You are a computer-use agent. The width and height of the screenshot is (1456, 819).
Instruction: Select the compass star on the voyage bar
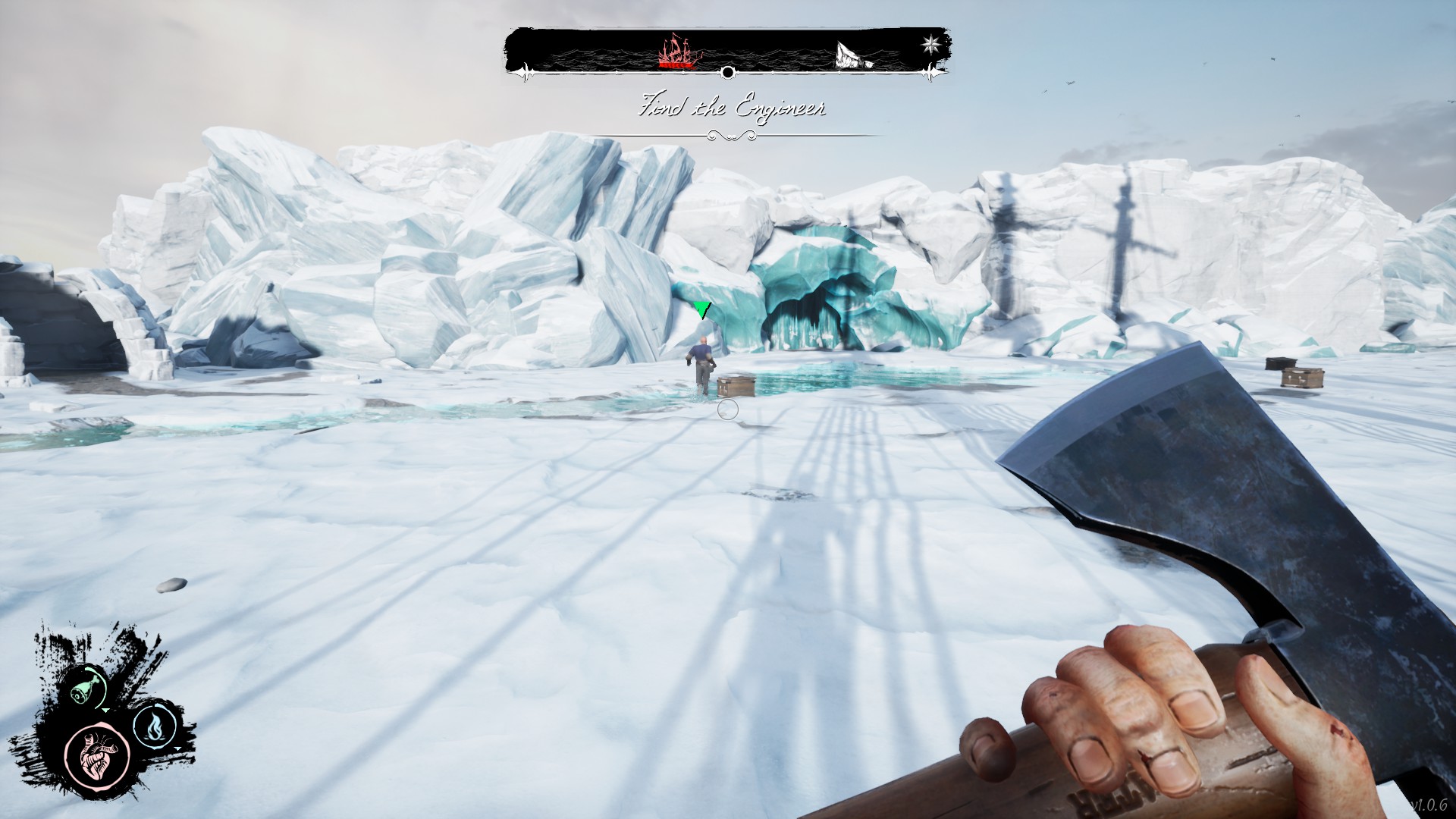[930, 43]
